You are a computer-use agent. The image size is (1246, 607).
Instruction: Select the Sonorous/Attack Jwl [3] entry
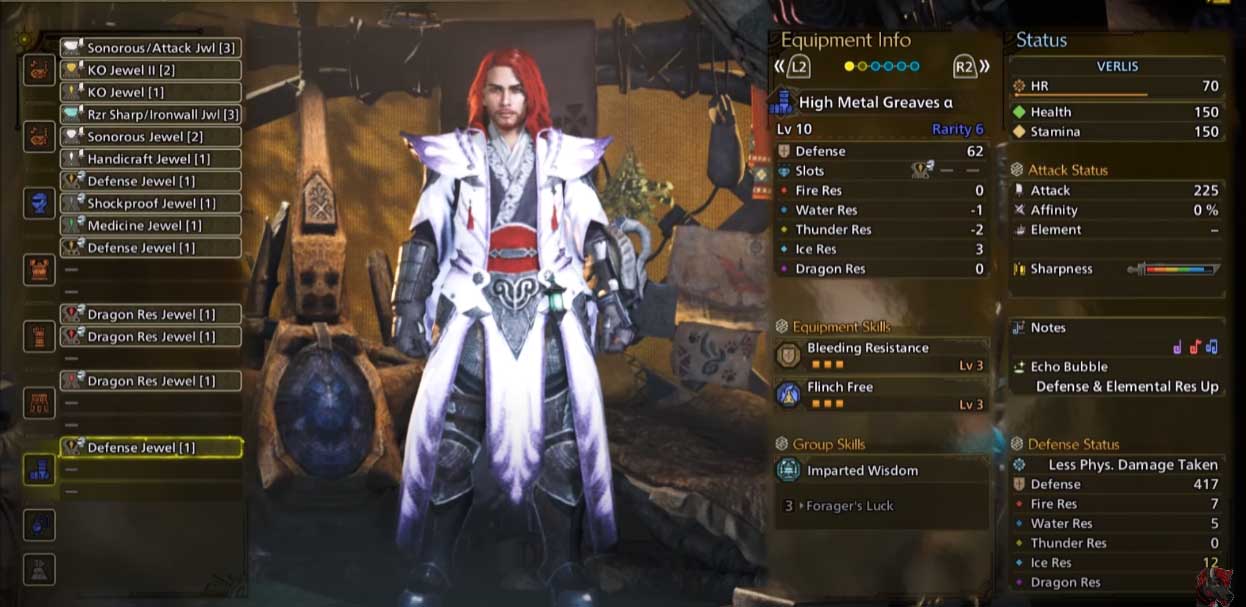(151, 48)
